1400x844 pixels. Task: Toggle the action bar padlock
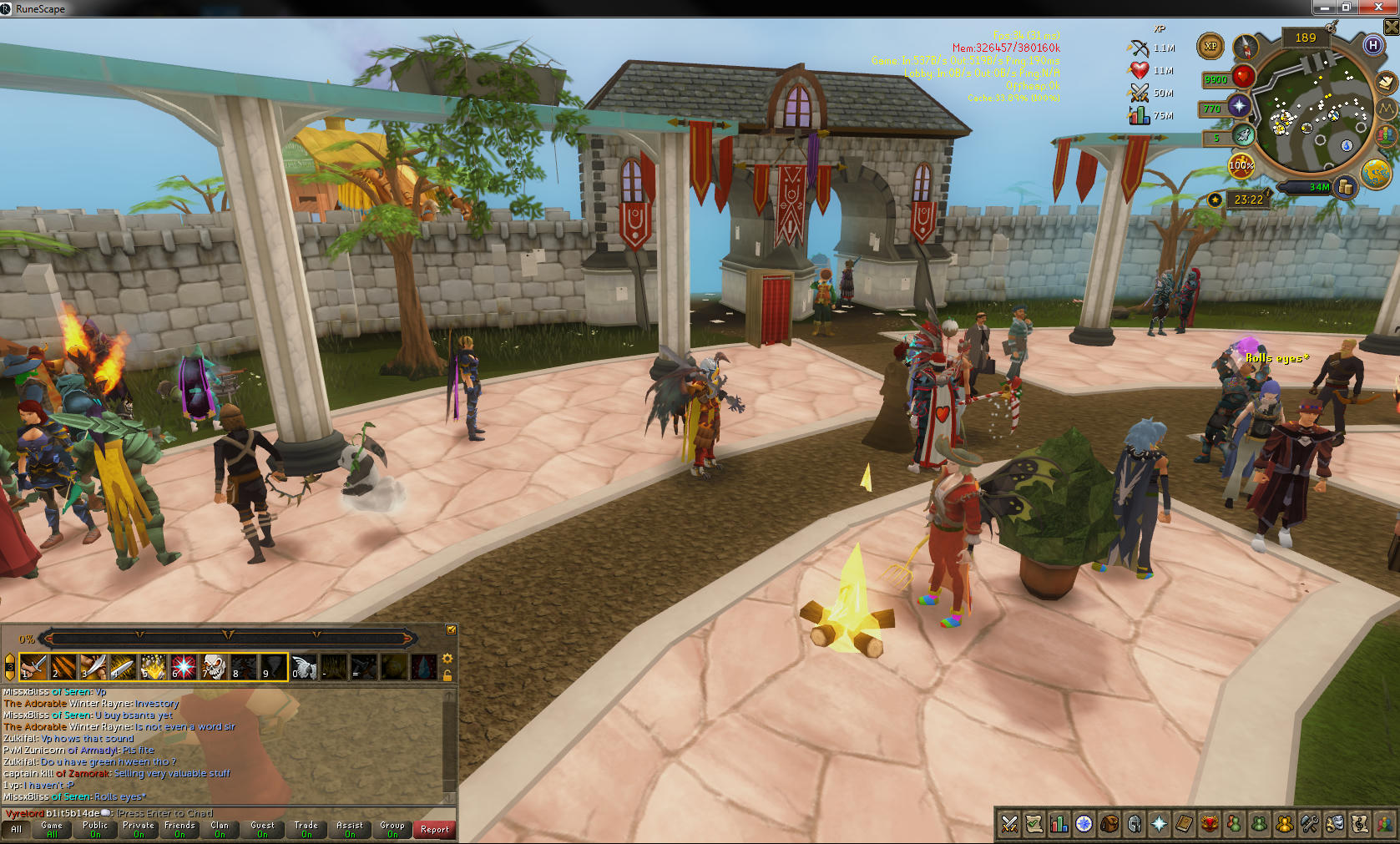[x=447, y=675]
